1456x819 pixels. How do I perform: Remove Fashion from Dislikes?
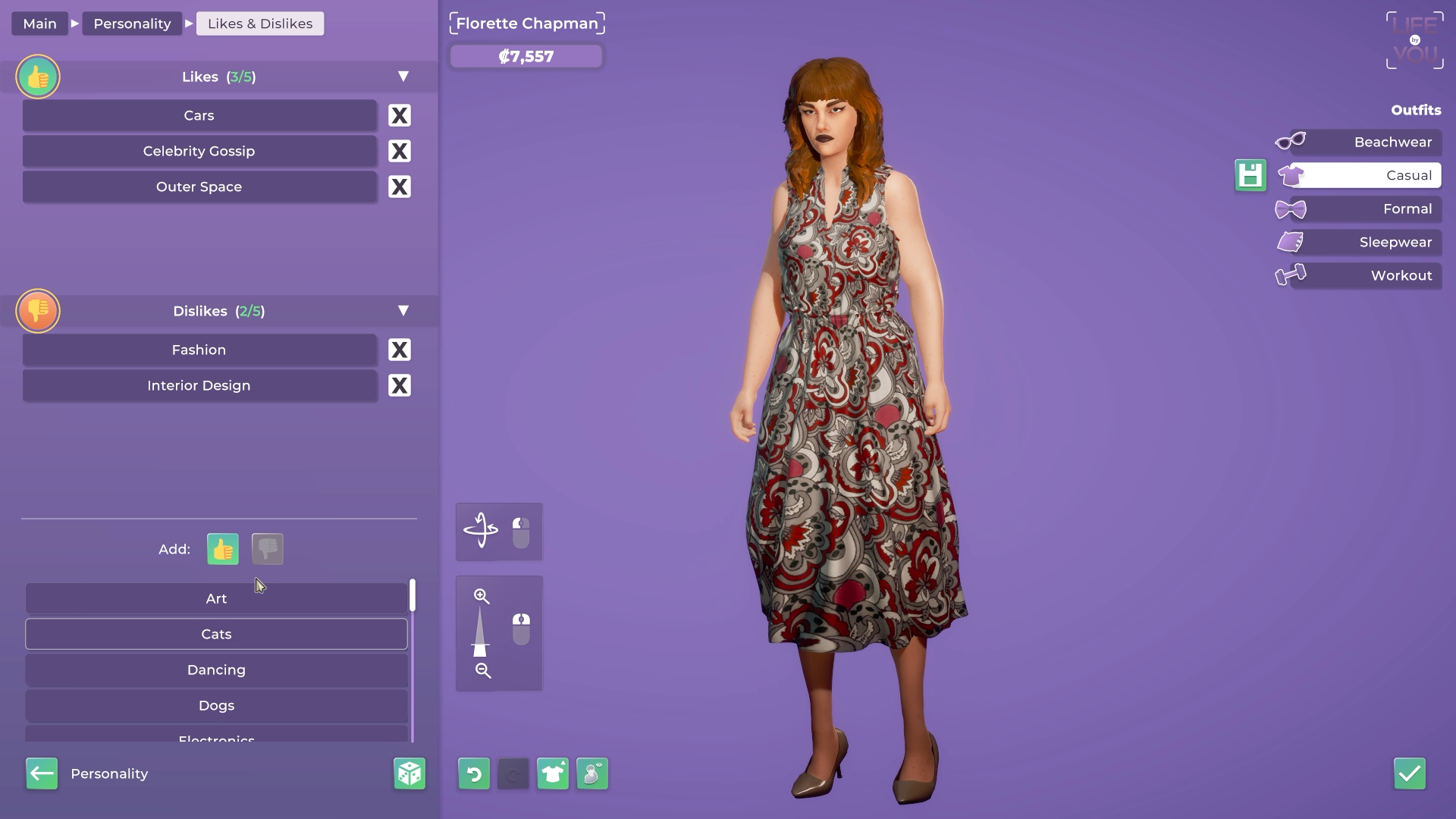pyautogui.click(x=400, y=350)
